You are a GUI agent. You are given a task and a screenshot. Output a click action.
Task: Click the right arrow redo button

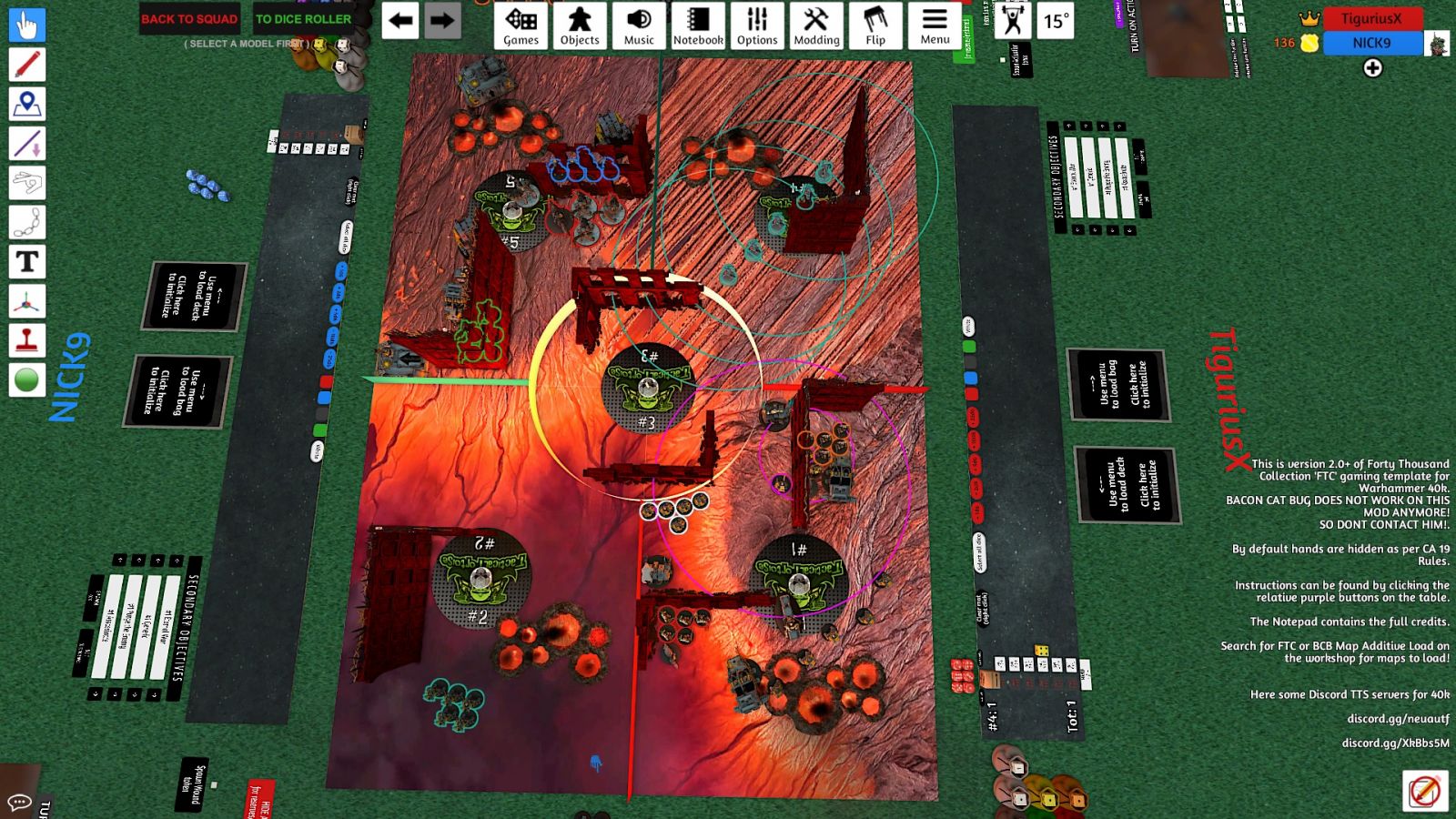[x=442, y=21]
